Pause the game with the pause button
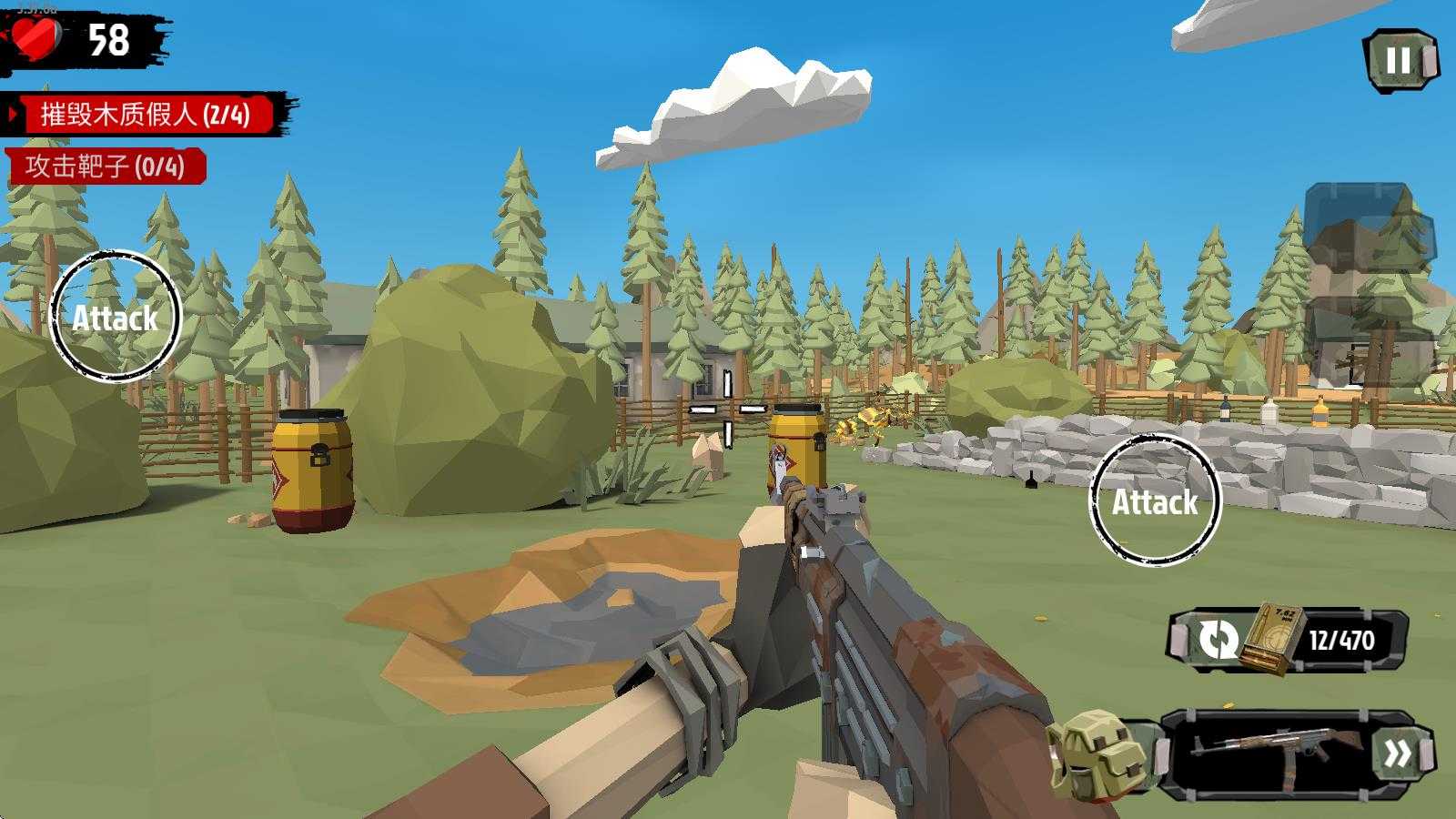1456x819 pixels. 1399,61
